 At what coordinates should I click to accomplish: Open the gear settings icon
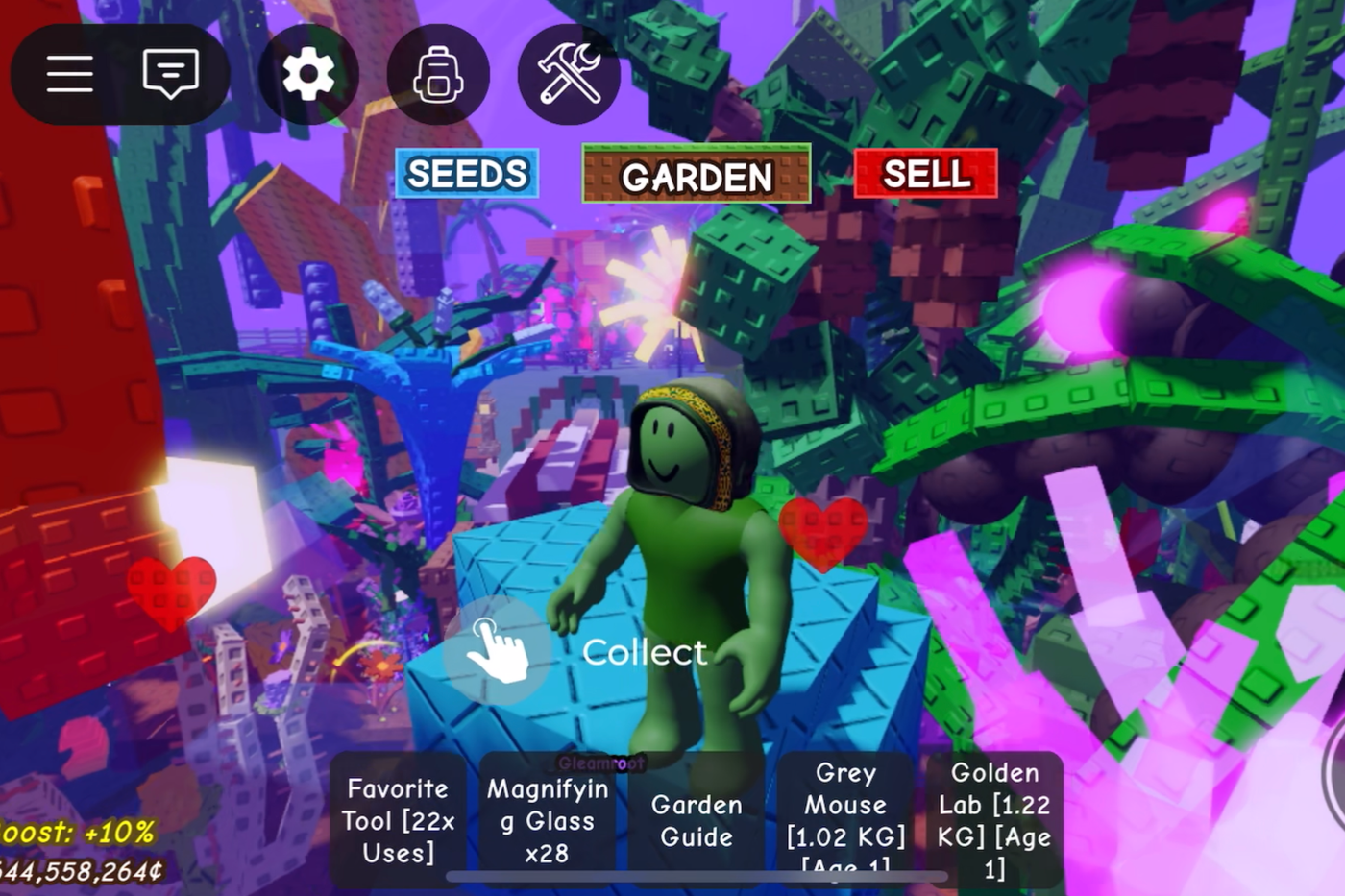(x=308, y=74)
